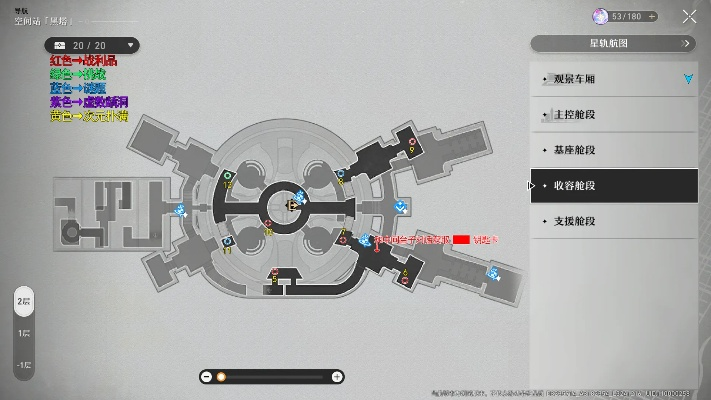Select the highlighted 收容舱段 entry
Screen dimensions: 711x400
[x=612, y=185]
